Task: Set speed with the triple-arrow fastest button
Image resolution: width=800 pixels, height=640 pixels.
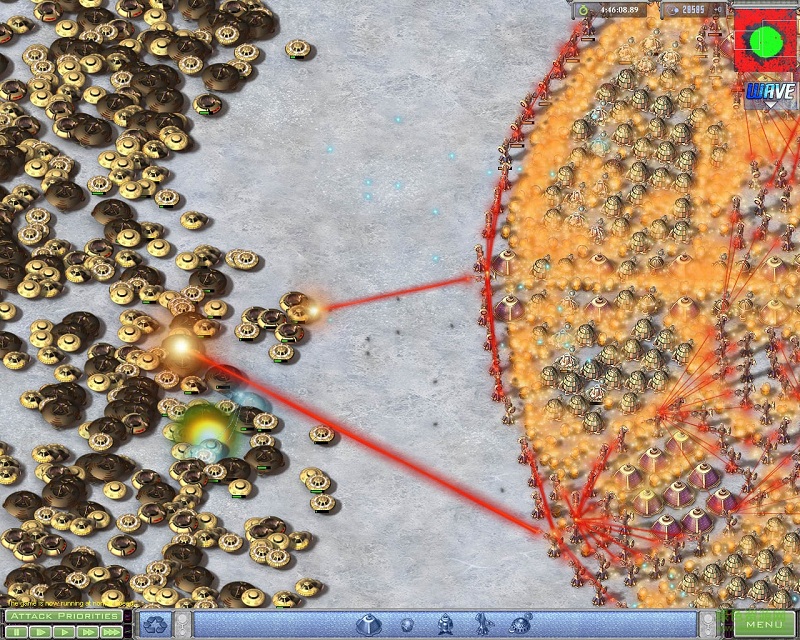Action: 112,632
